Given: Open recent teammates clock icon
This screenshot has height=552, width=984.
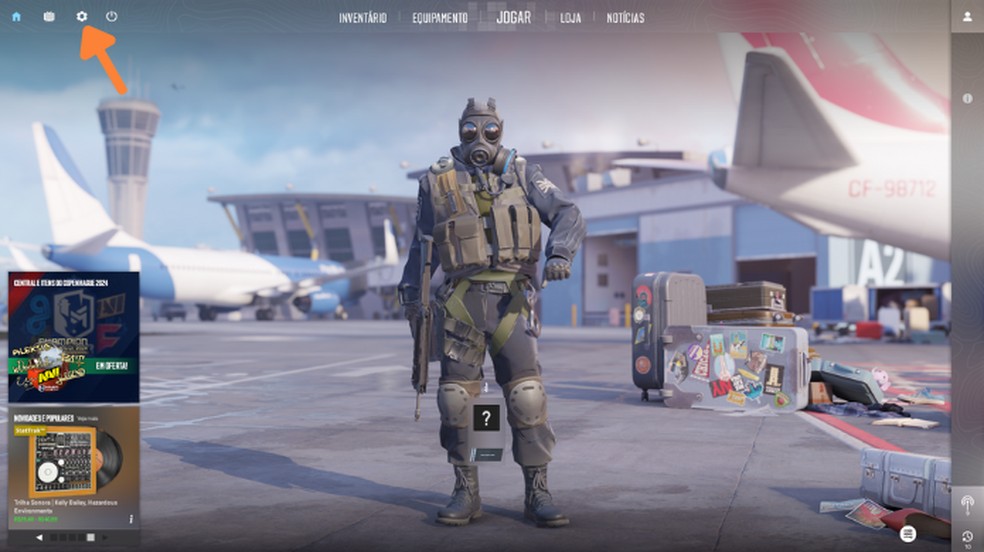Looking at the screenshot, I should coord(967,537).
